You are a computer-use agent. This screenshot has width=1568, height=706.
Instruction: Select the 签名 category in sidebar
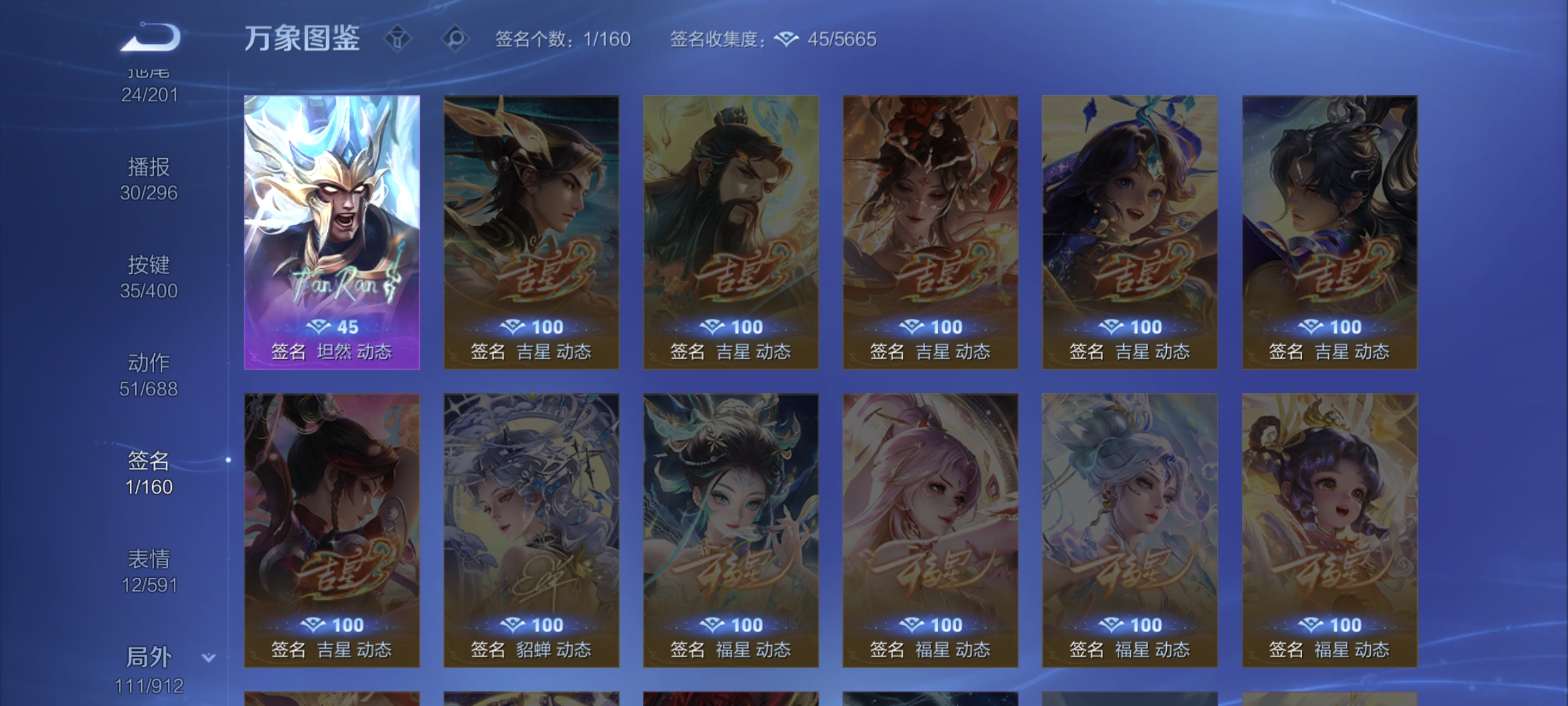click(x=148, y=461)
